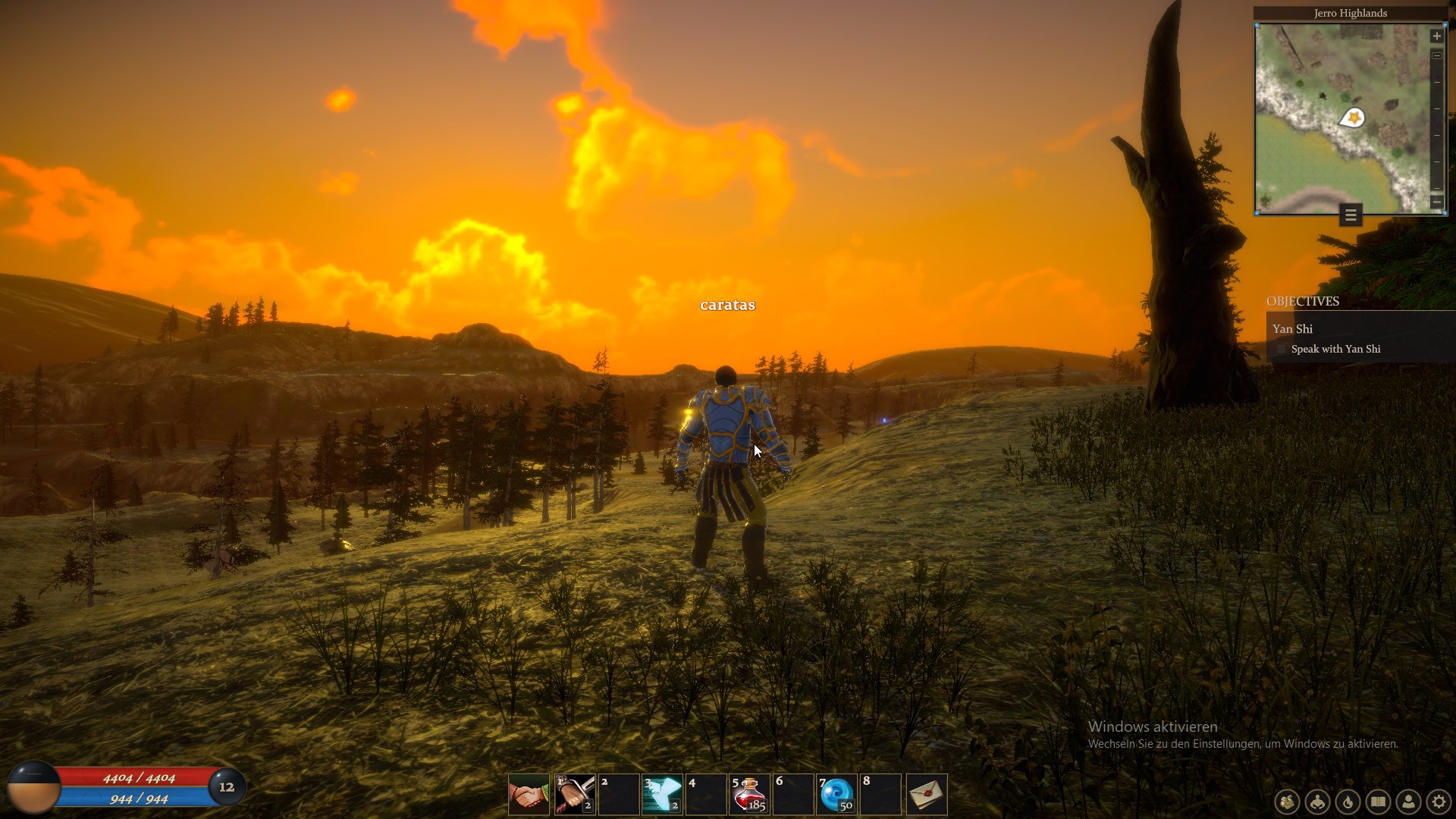The image size is (1456, 819).
Task: Activate the sword strike skill in slot 1
Action: 574,794
